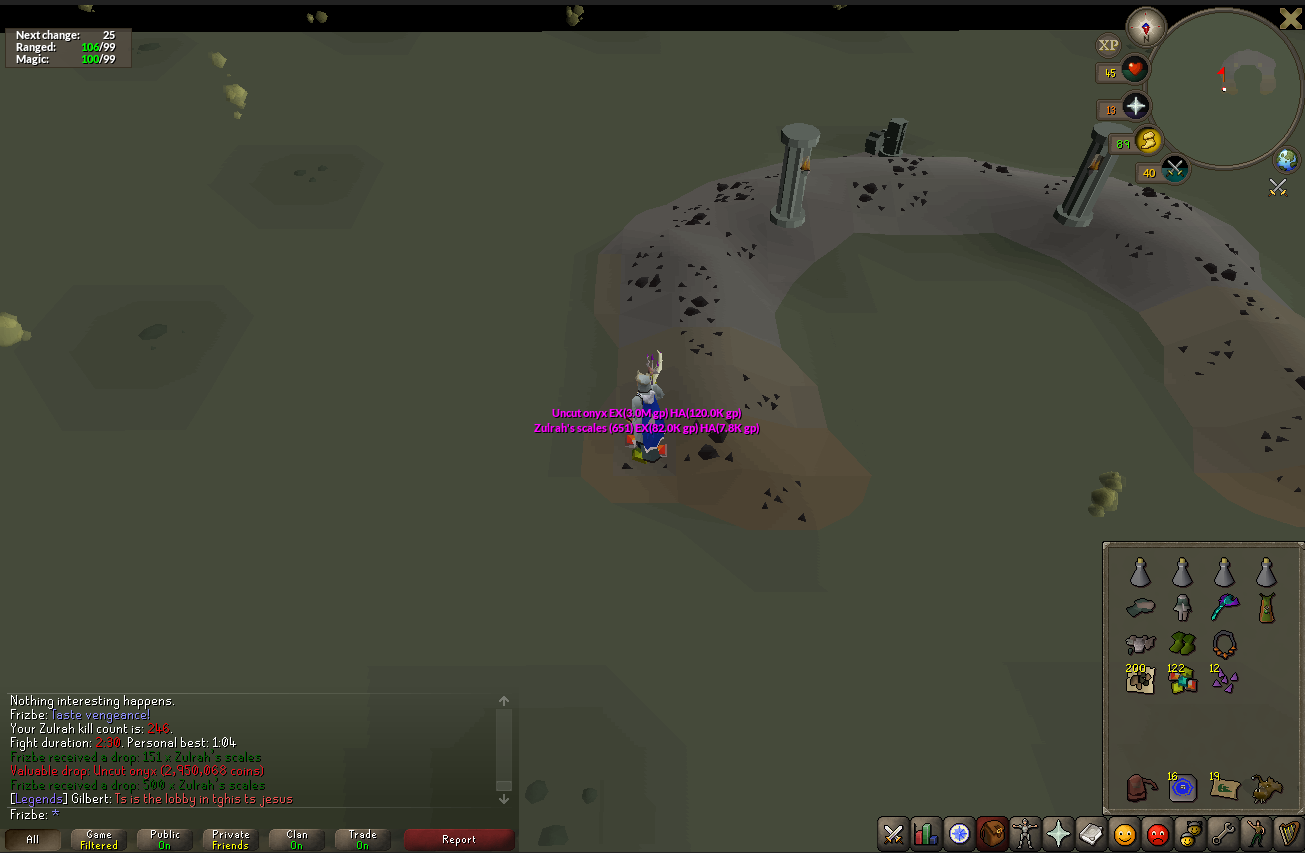Open the Settings tab wrench icon
Image resolution: width=1305 pixels, height=853 pixels.
click(1222, 833)
